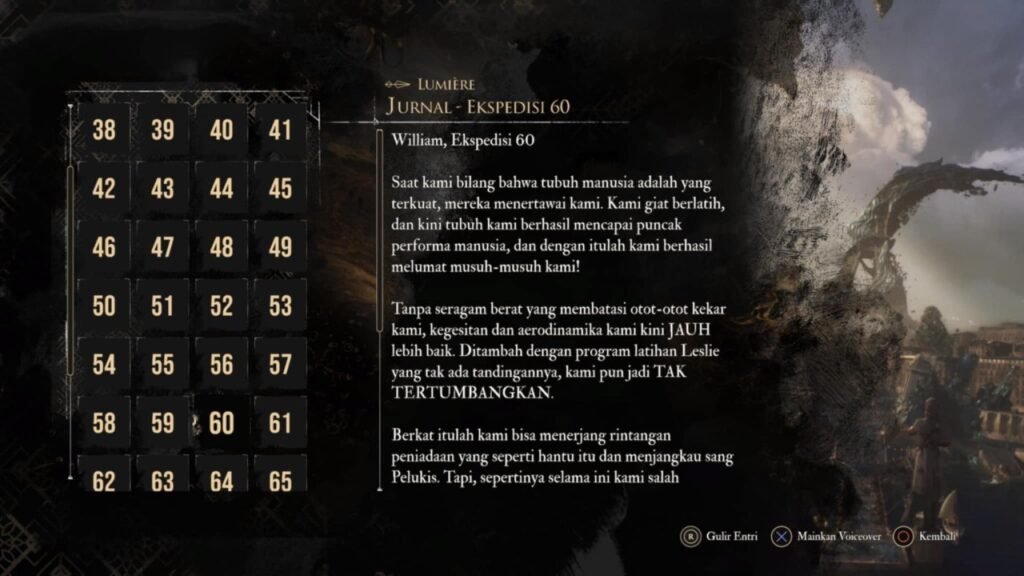Open expedition journal 61
Image resolution: width=1024 pixels, height=576 pixels.
(x=281, y=423)
